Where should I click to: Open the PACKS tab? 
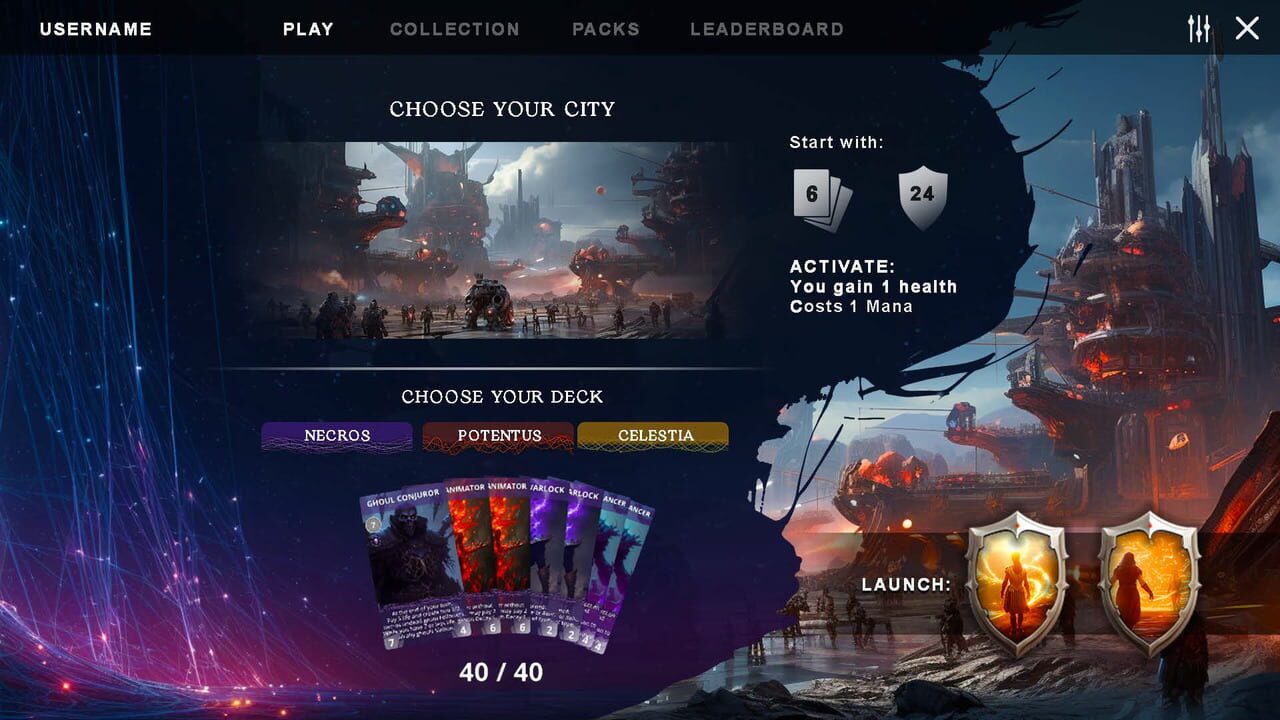click(605, 28)
